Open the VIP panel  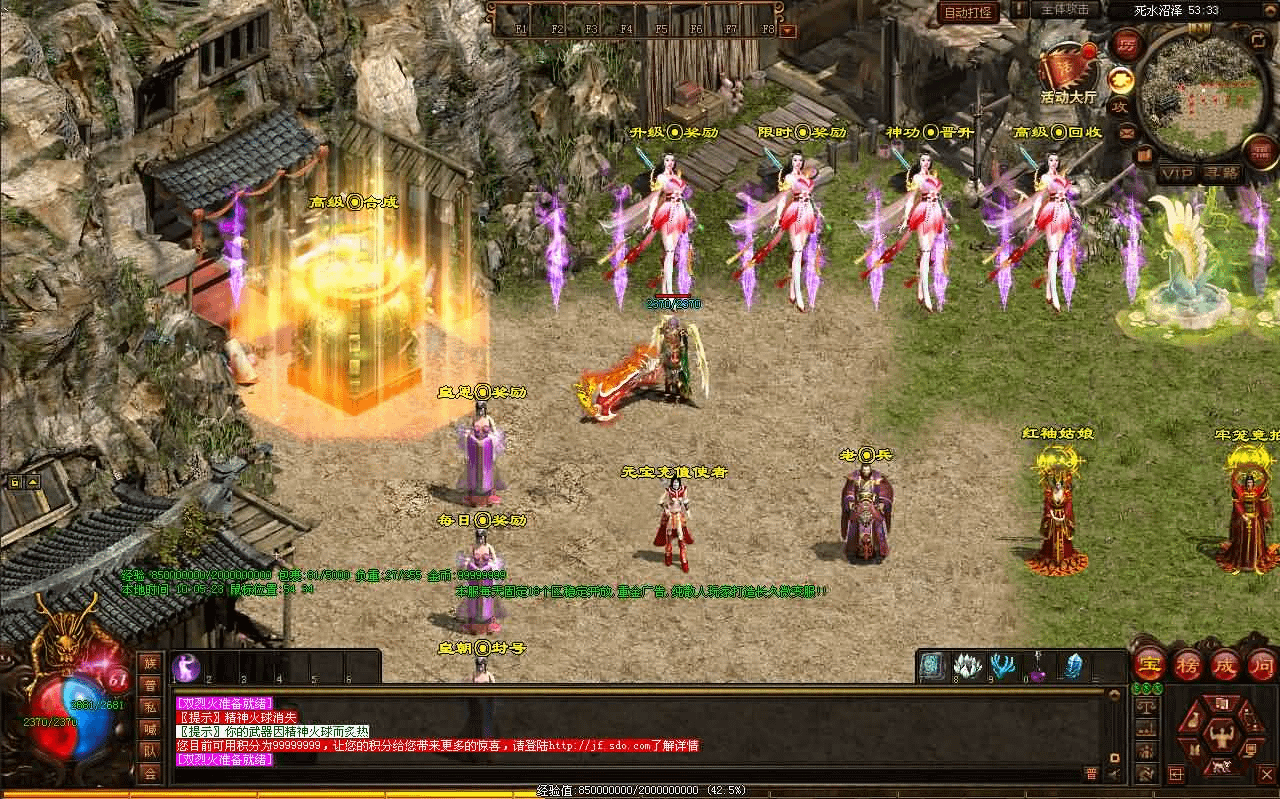[x=1175, y=173]
